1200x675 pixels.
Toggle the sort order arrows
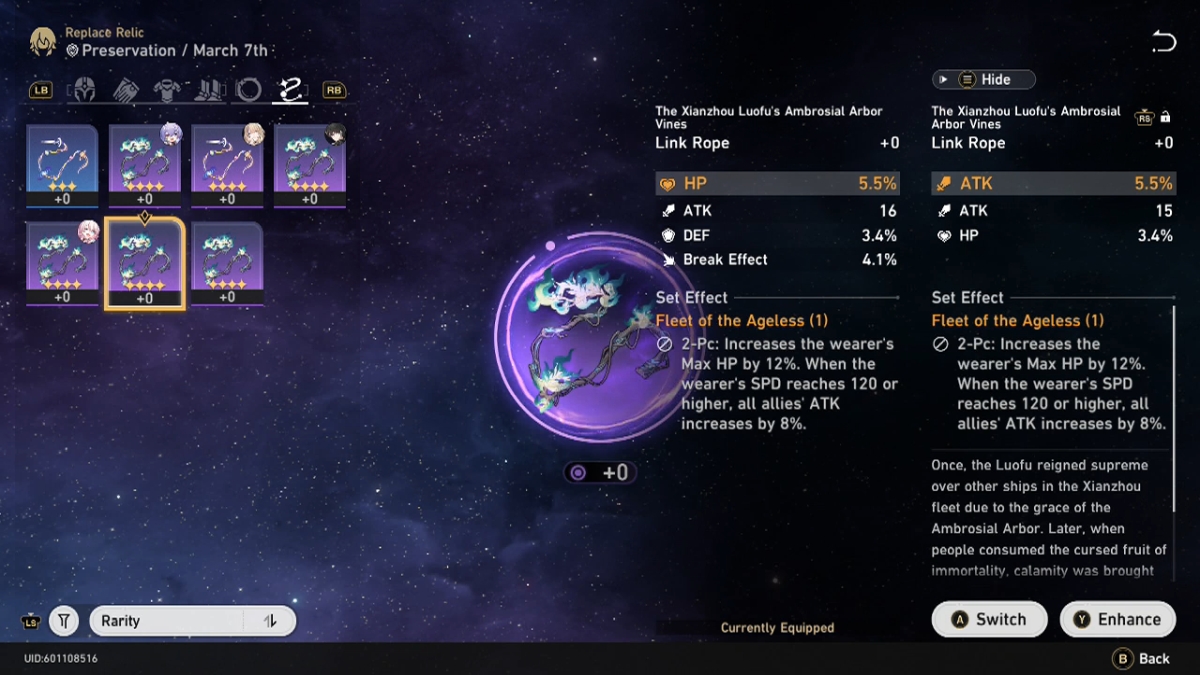[270, 621]
